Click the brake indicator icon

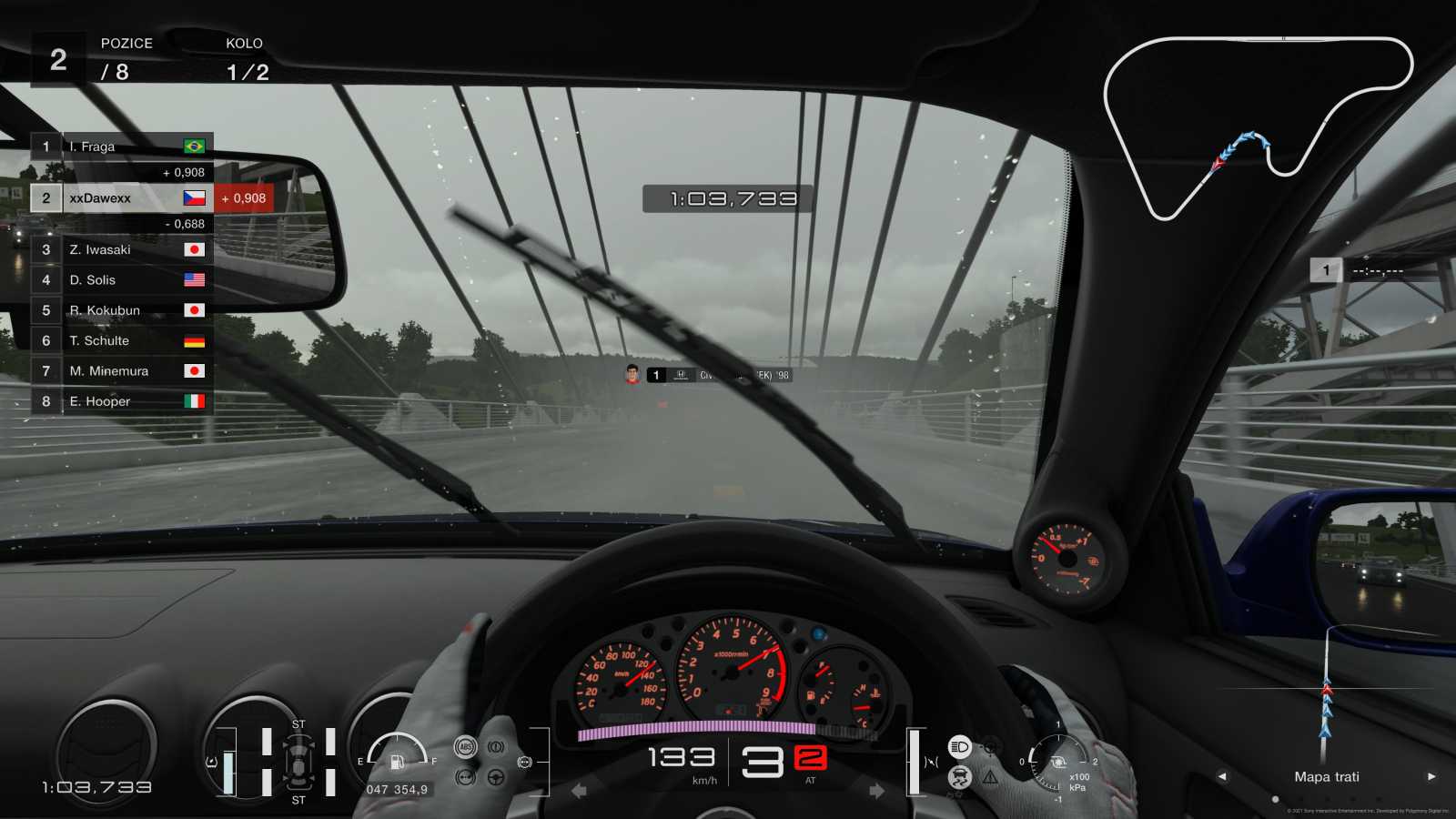496,746
